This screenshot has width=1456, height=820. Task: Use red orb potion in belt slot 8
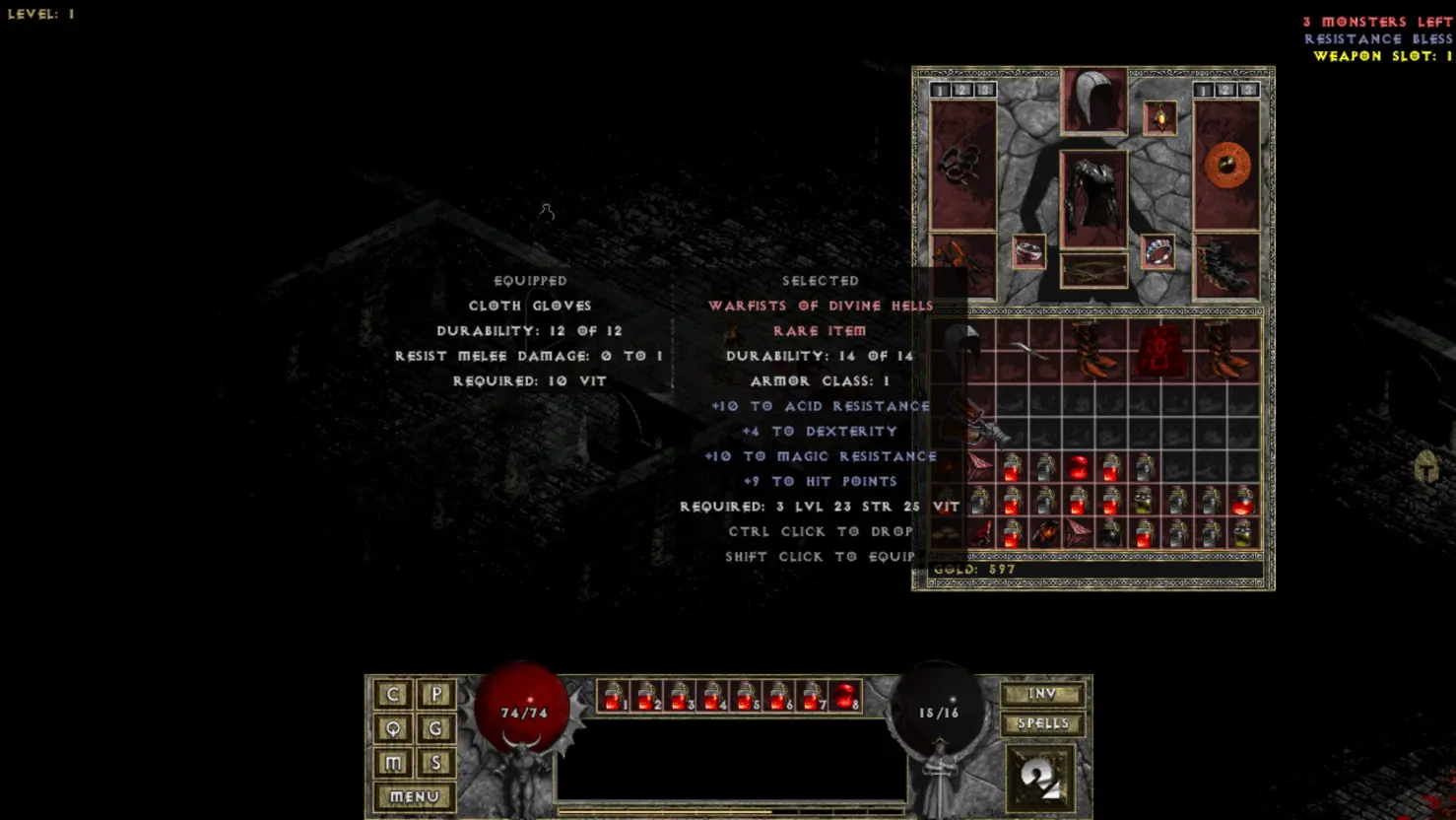tap(845, 697)
